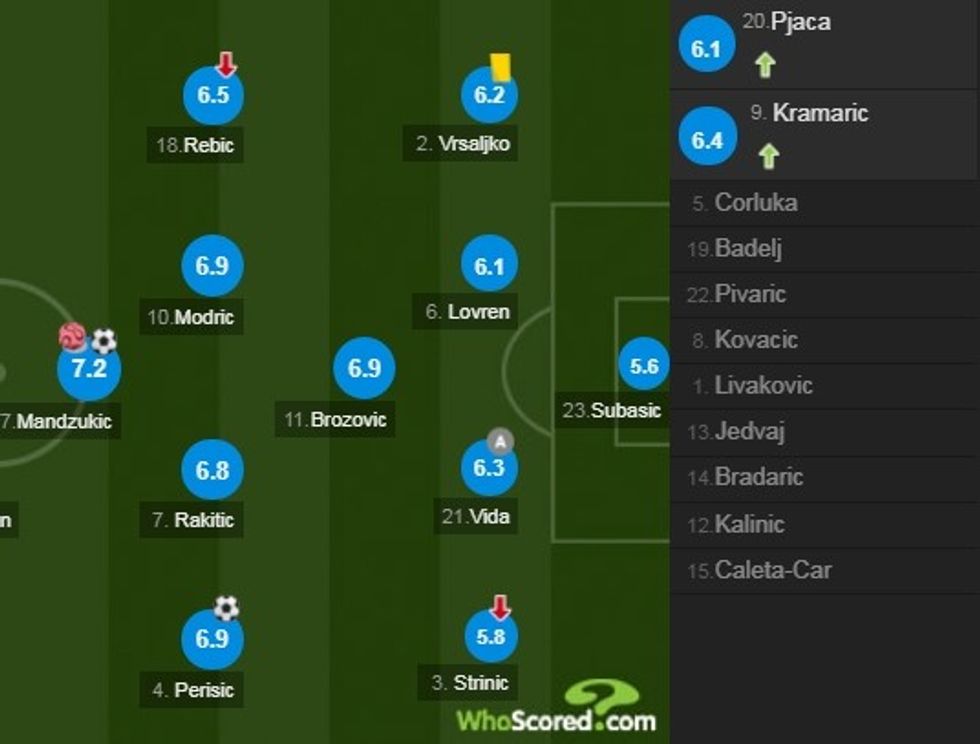Select Vrsaljko's player marker
Viewport: 980px width, 744px height.
490,96
